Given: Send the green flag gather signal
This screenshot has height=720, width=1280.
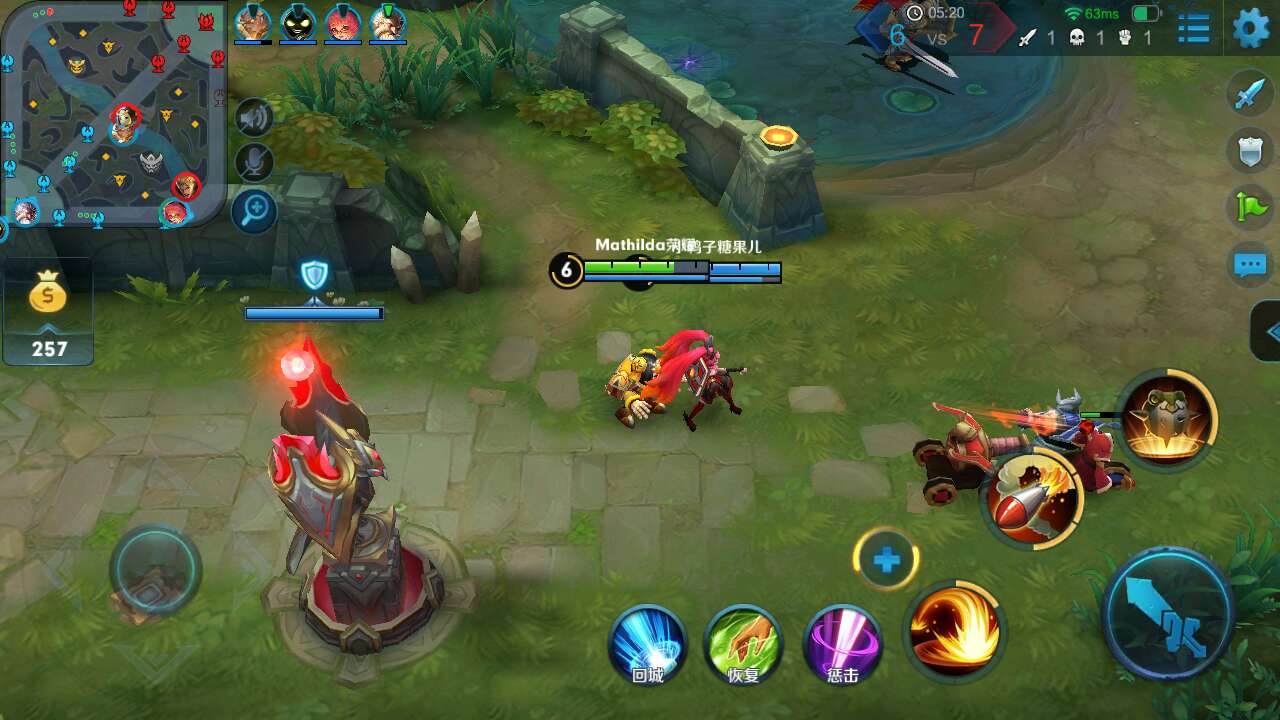Looking at the screenshot, I should pyautogui.click(x=1250, y=208).
